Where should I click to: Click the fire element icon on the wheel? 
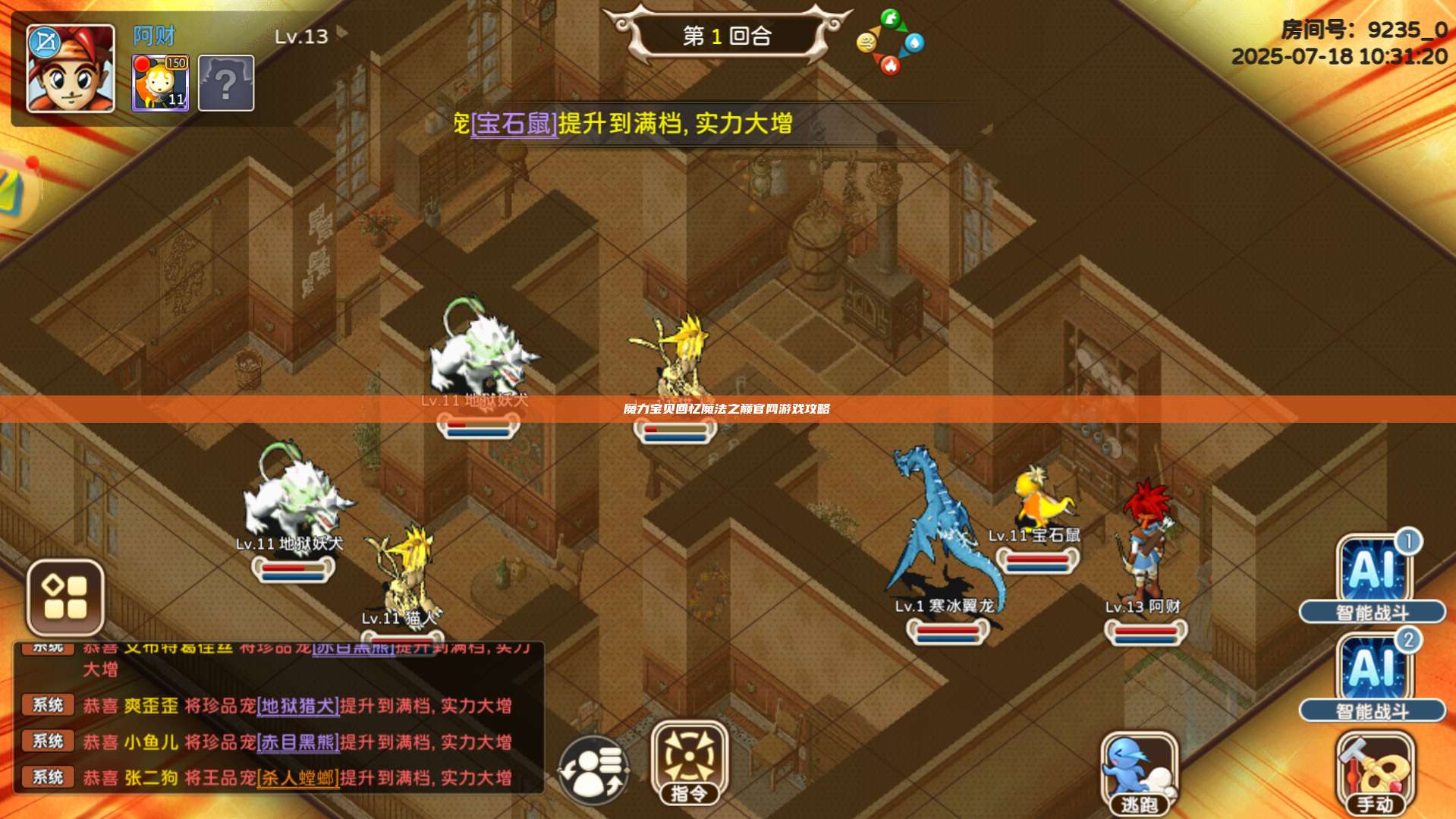click(x=890, y=65)
